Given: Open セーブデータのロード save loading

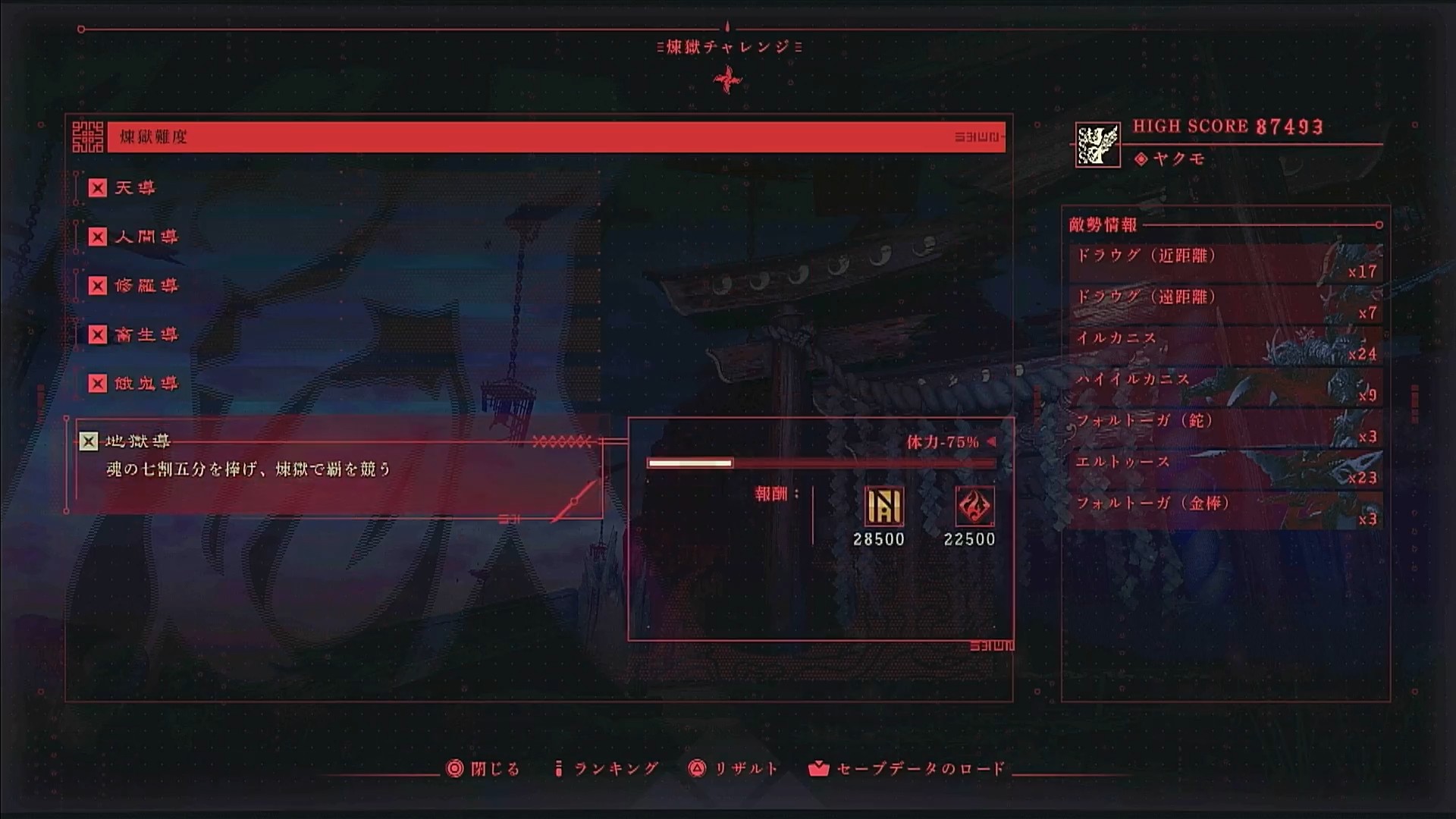Looking at the screenshot, I should (908, 769).
